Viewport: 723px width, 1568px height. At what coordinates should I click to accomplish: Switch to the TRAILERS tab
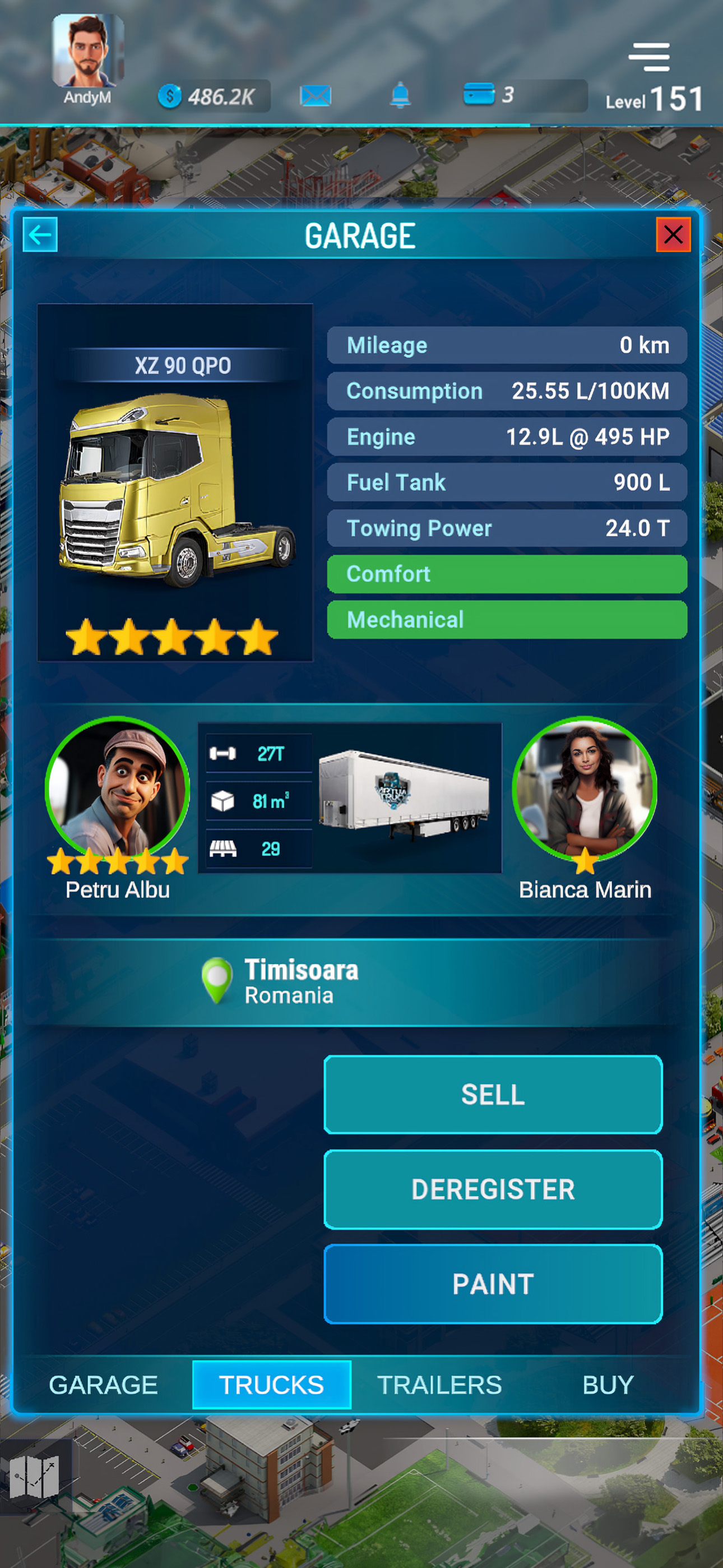point(438,1386)
